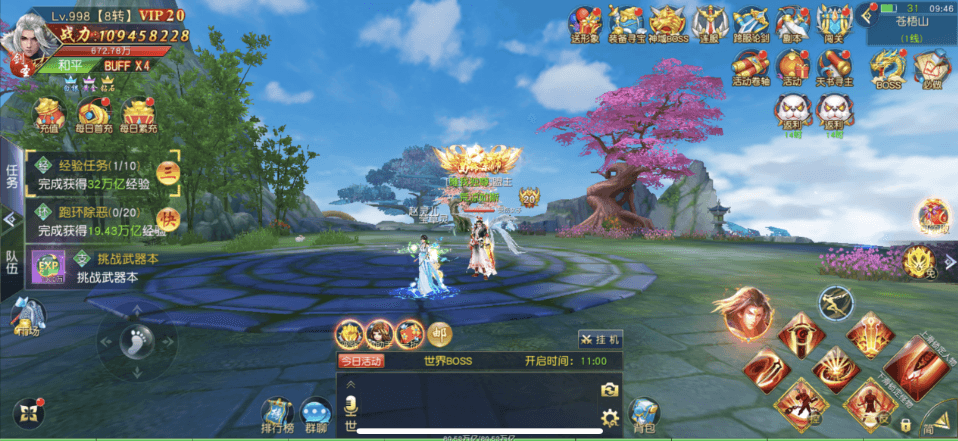Viewport: 958px width, 441px height.
Task: Open the 装备寻宝 treasure hunt
Action: tap(627, 22)
